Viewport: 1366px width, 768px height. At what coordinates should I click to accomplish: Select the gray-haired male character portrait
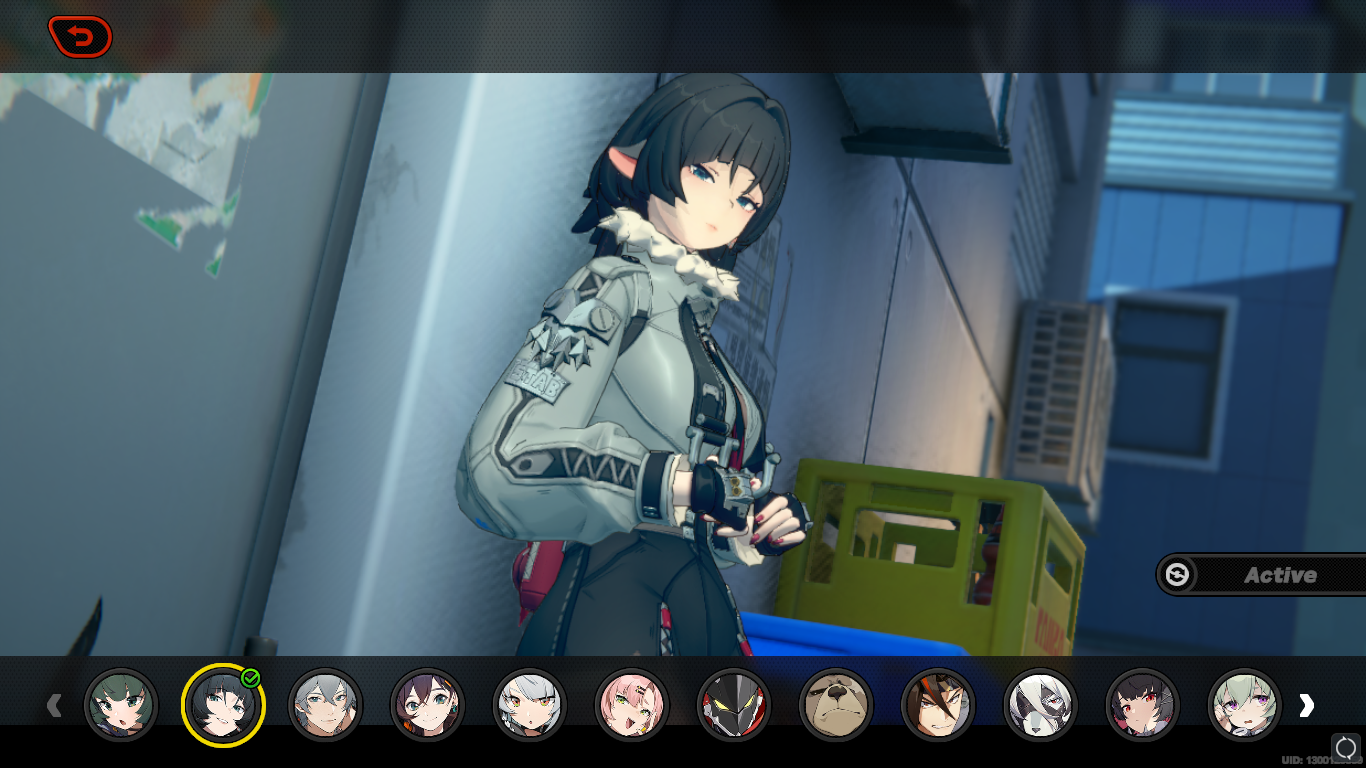(326, 706)
